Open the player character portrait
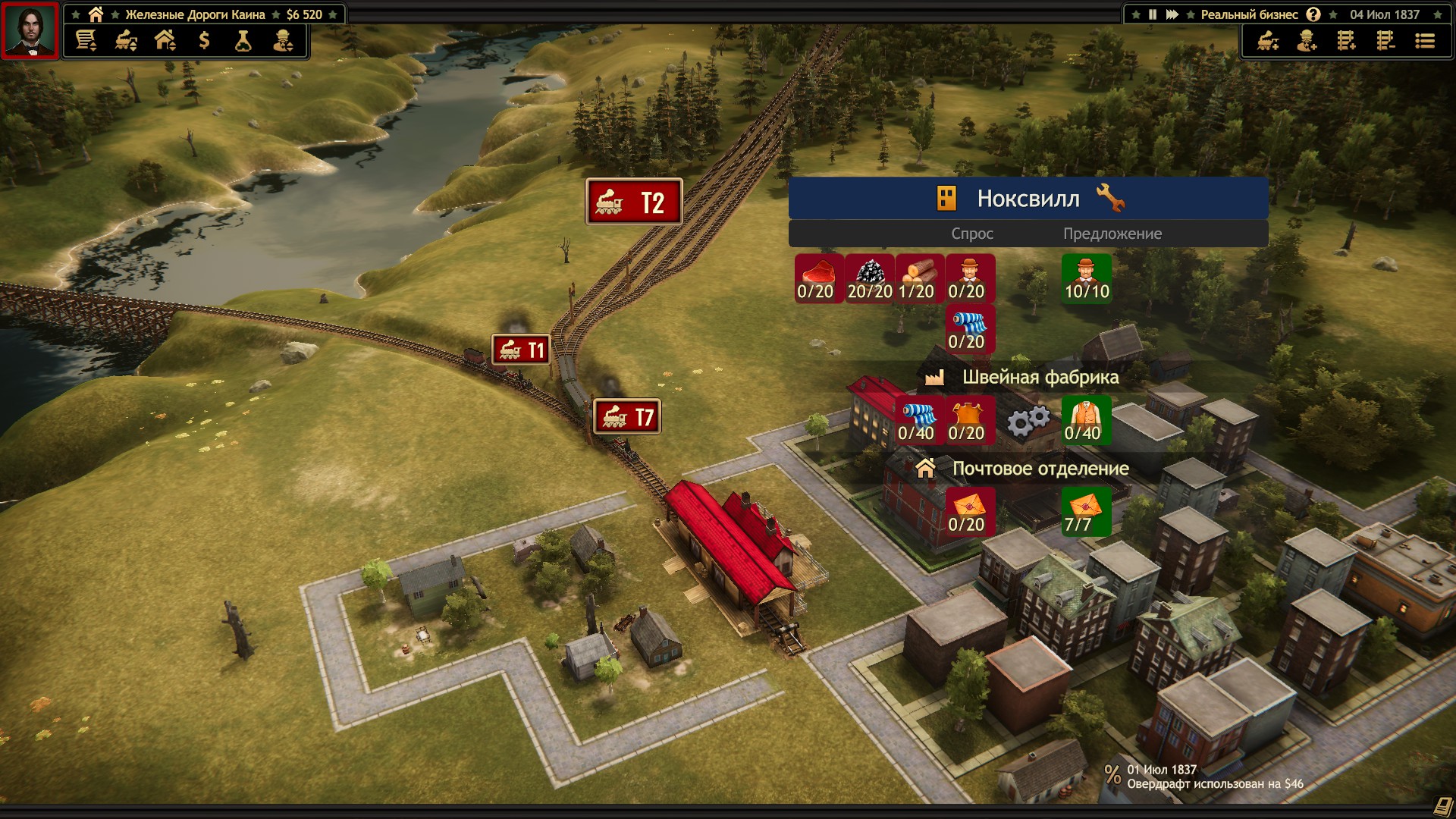 pyautogui.click(x=30, y=30)
